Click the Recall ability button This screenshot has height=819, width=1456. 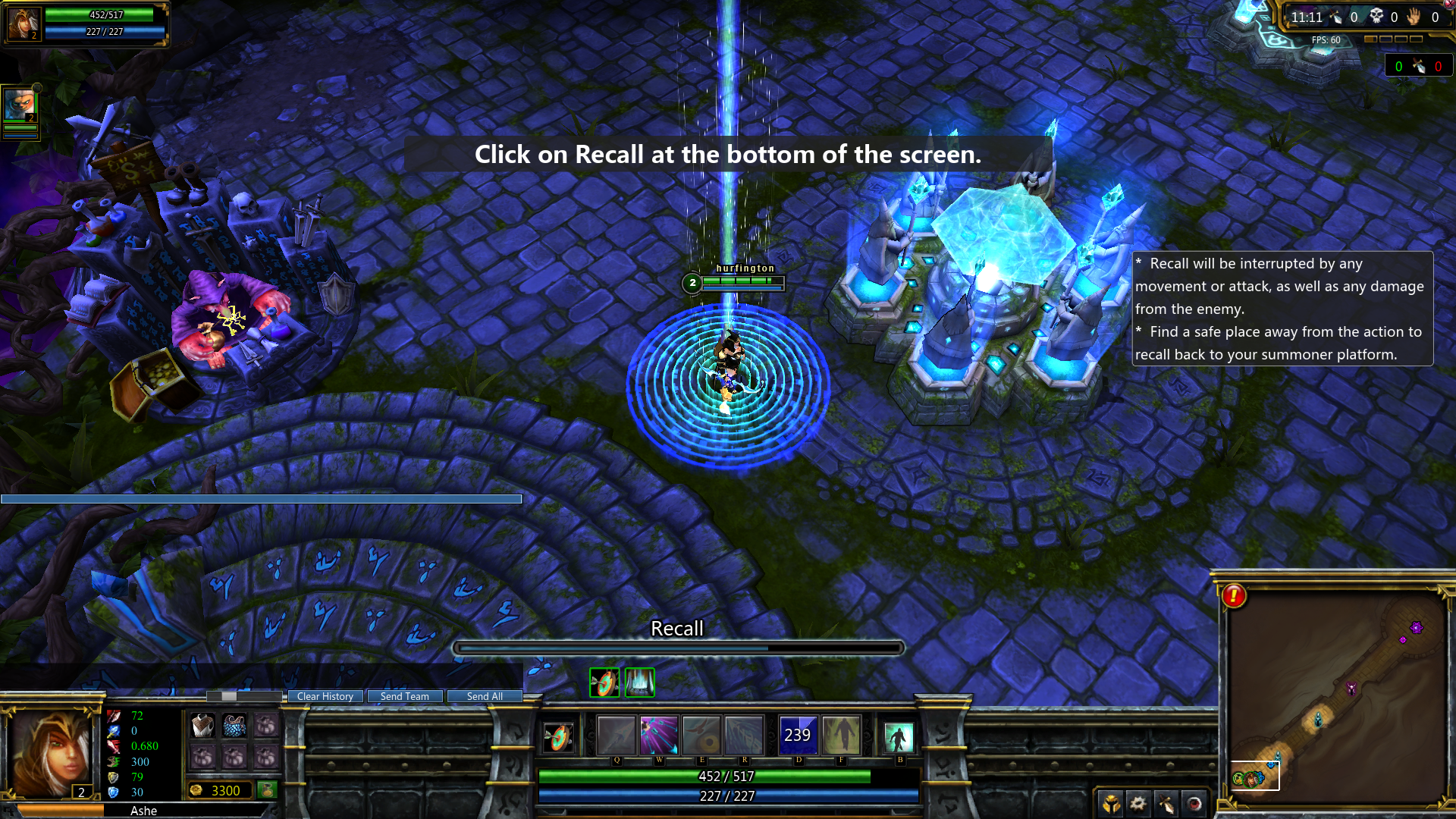[899, 736]
